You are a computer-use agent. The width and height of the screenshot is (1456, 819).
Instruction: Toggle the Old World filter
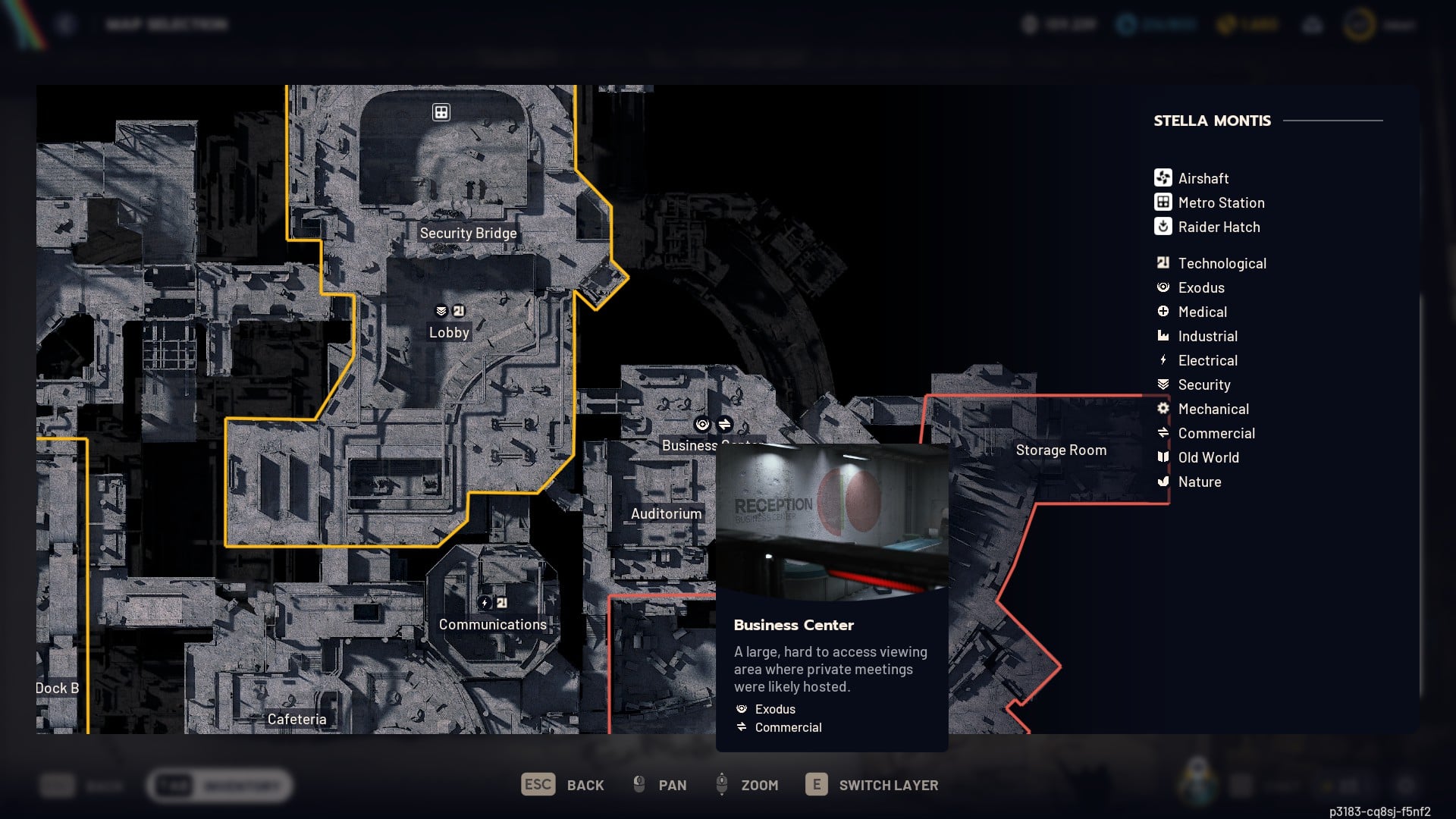pyautogui.click(x=1164, y=457)
